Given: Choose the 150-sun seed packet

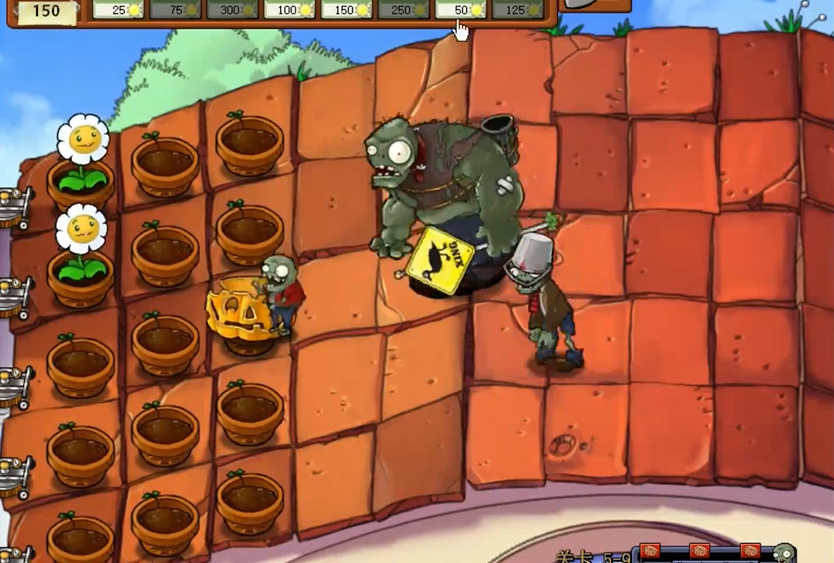Looking at the screenshot, I should pyautogui.click(x=347, y=10).
